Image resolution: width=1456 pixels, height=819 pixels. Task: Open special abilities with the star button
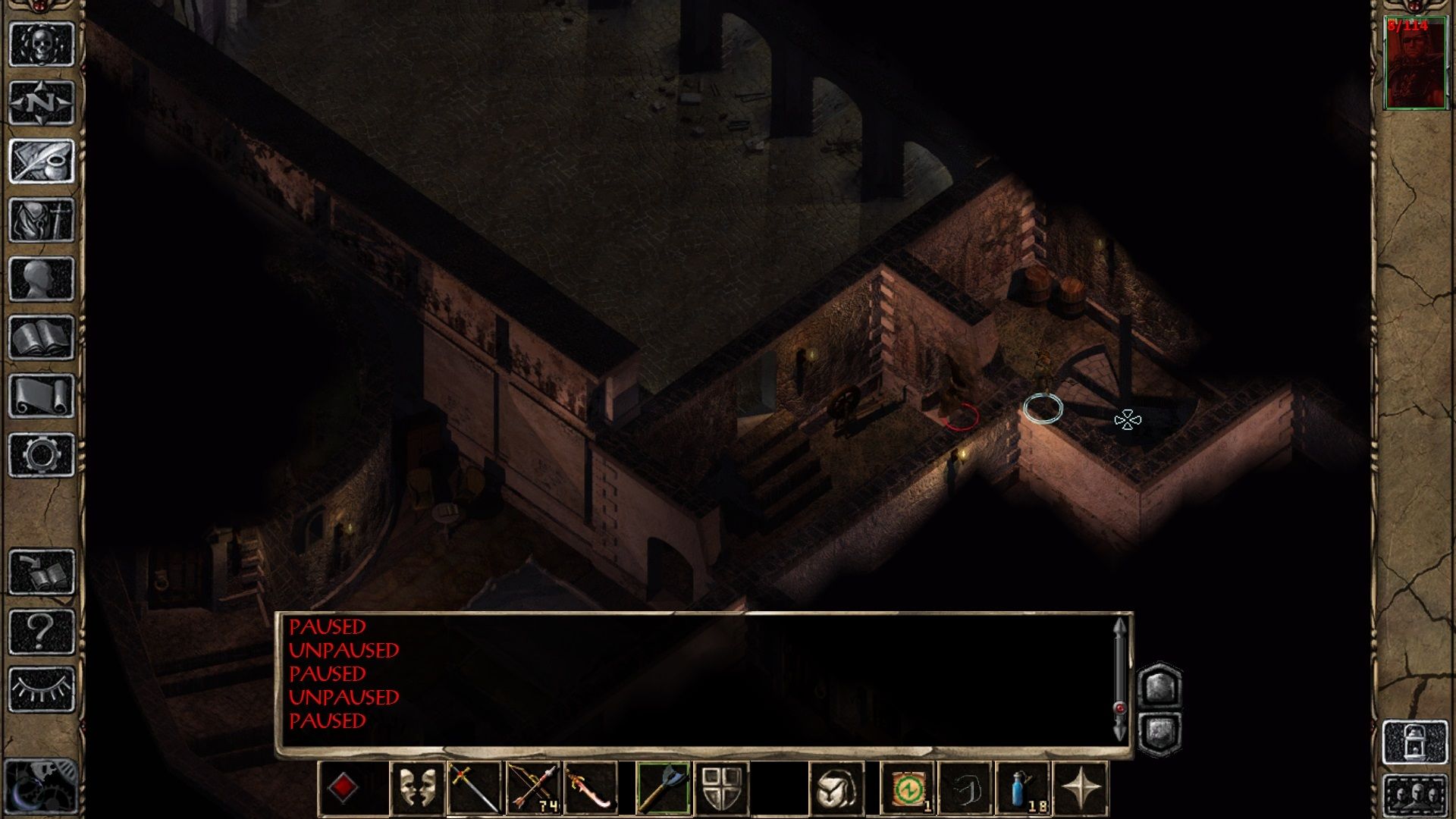coord(1081,789)
